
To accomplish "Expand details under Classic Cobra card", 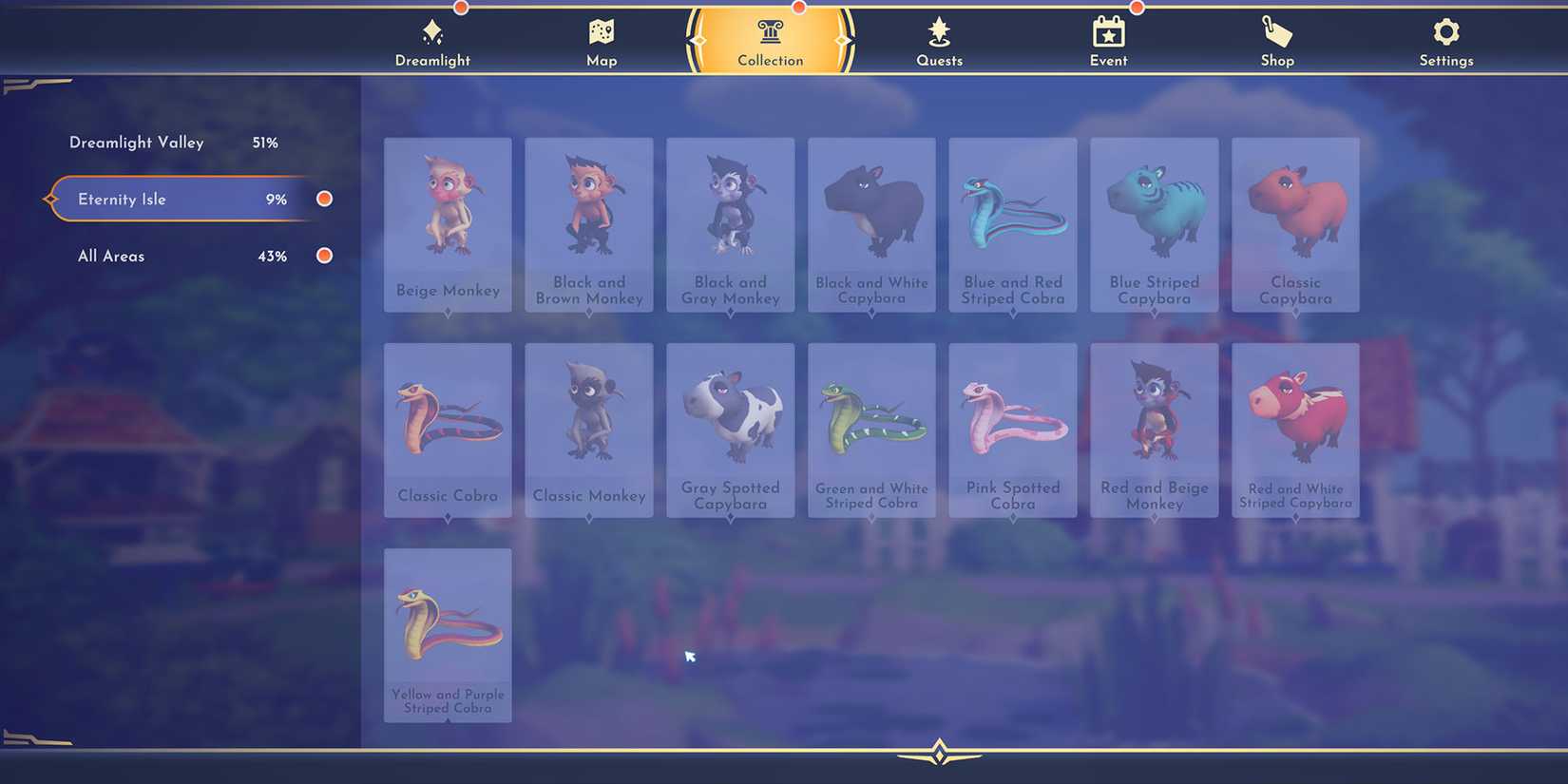I will click(x=448, y=517).
